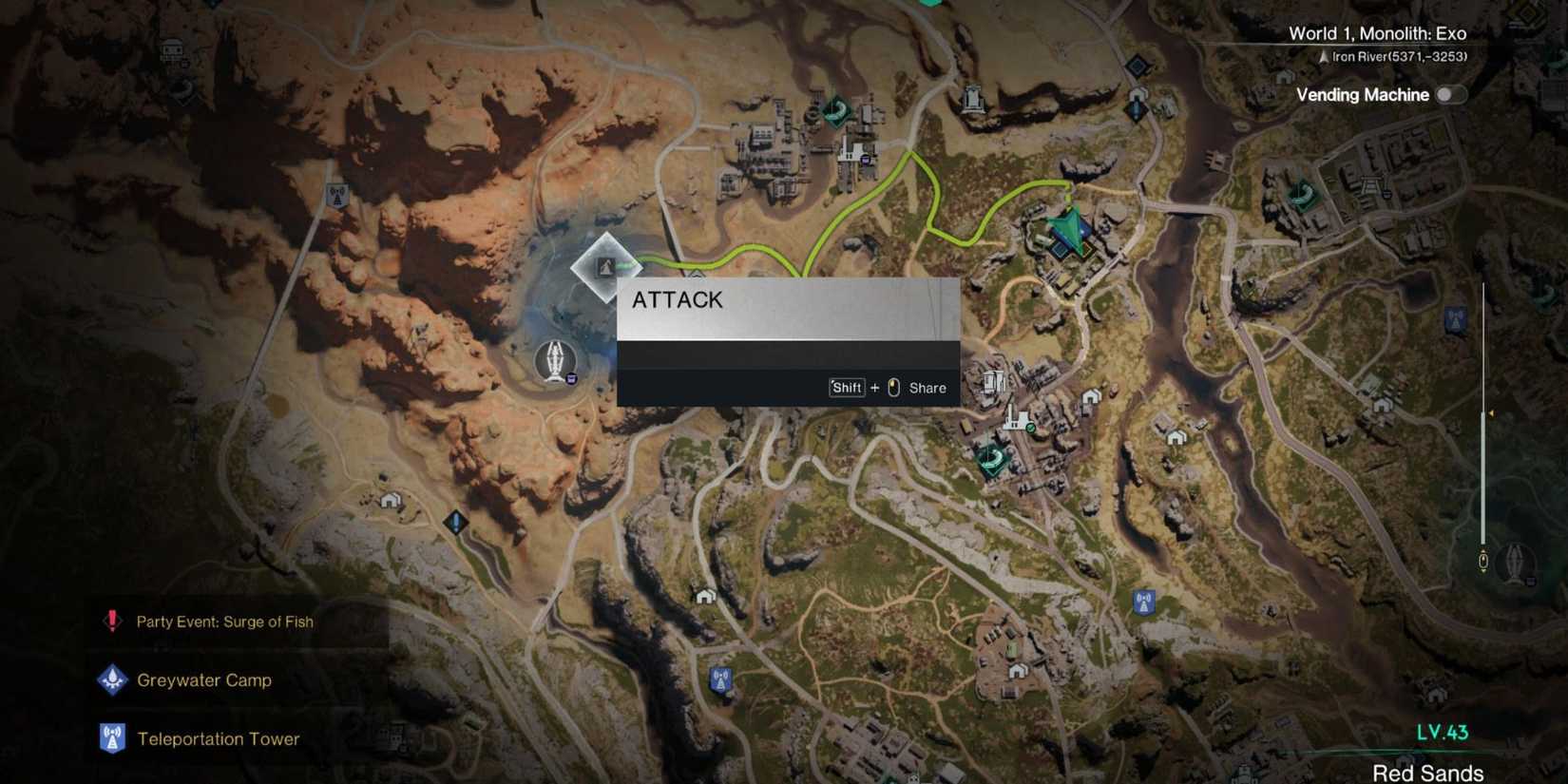Click the Party Event fish icon in the legend
Viewport: 1568px width, 784px height.
coord(111,621)
